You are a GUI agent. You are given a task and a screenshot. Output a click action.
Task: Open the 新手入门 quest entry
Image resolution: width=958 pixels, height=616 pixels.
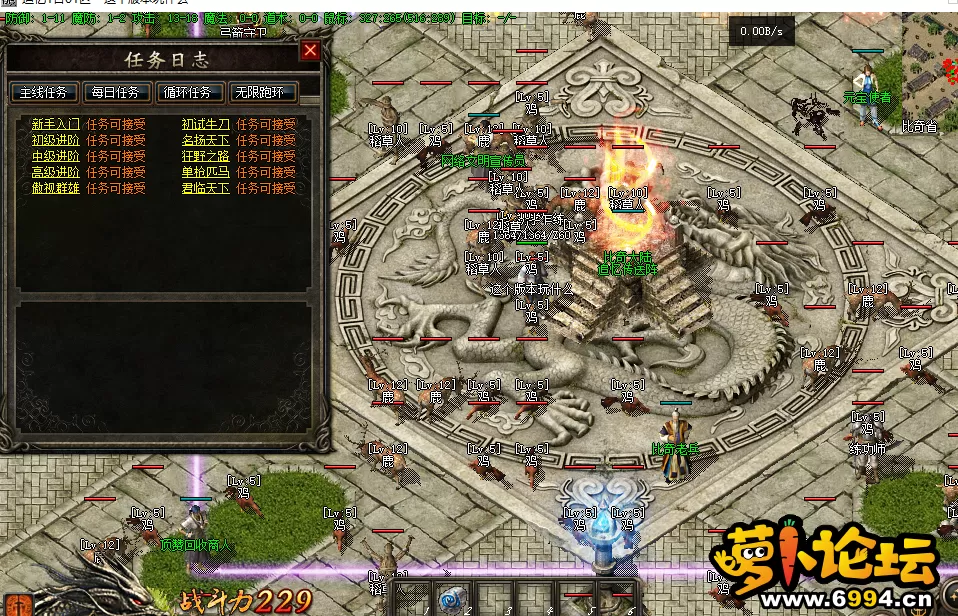pyautogui.click(x=55, y=125)
